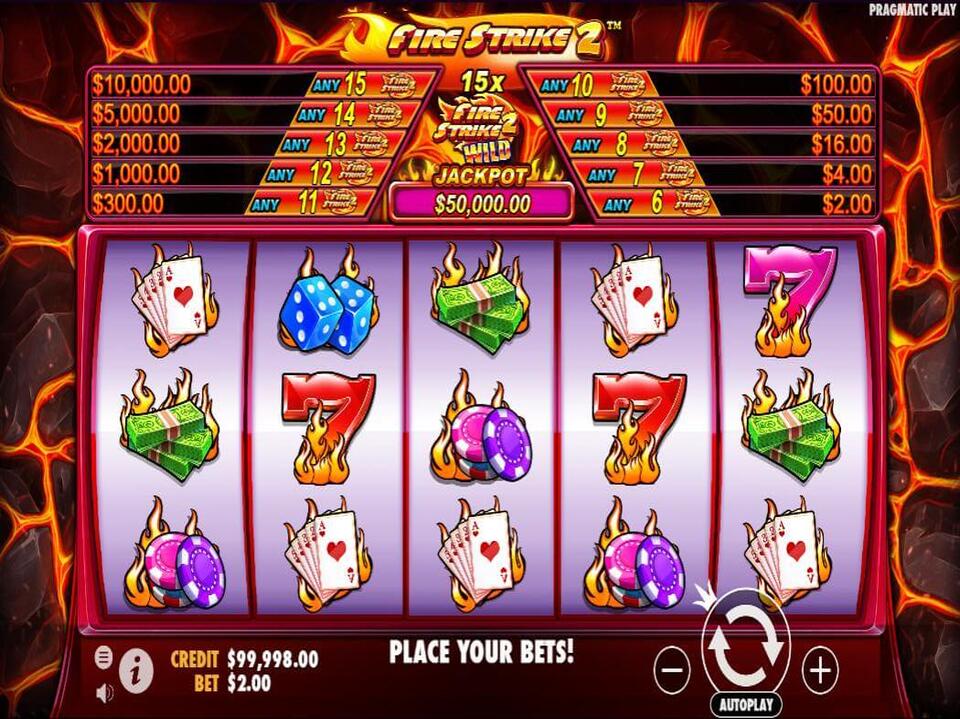Spin the reels with the circular arrow button
960x719 pixels.
coord(746,646)
